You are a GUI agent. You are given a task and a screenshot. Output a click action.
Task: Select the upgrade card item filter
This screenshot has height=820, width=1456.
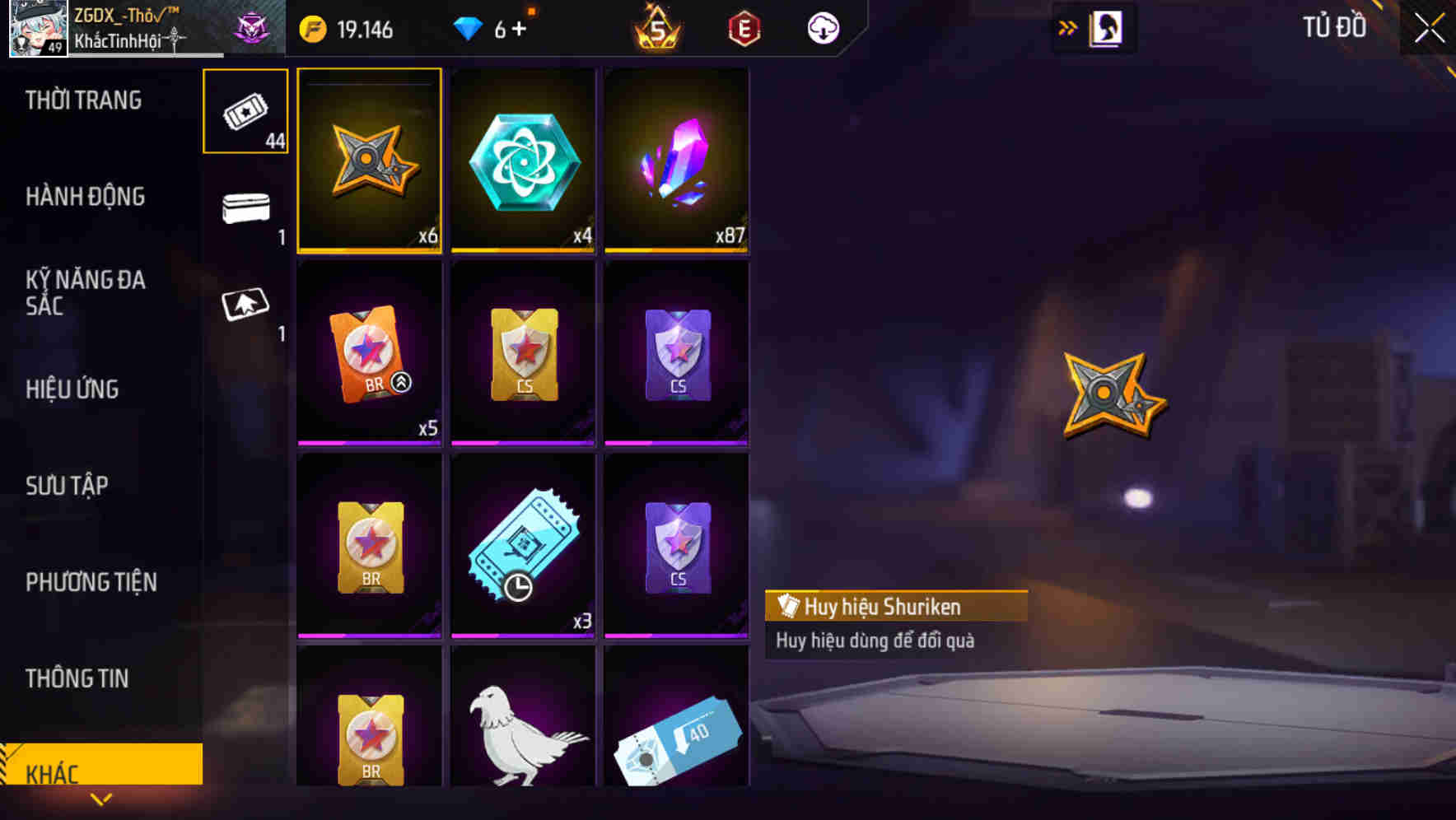tap(245, 305)
